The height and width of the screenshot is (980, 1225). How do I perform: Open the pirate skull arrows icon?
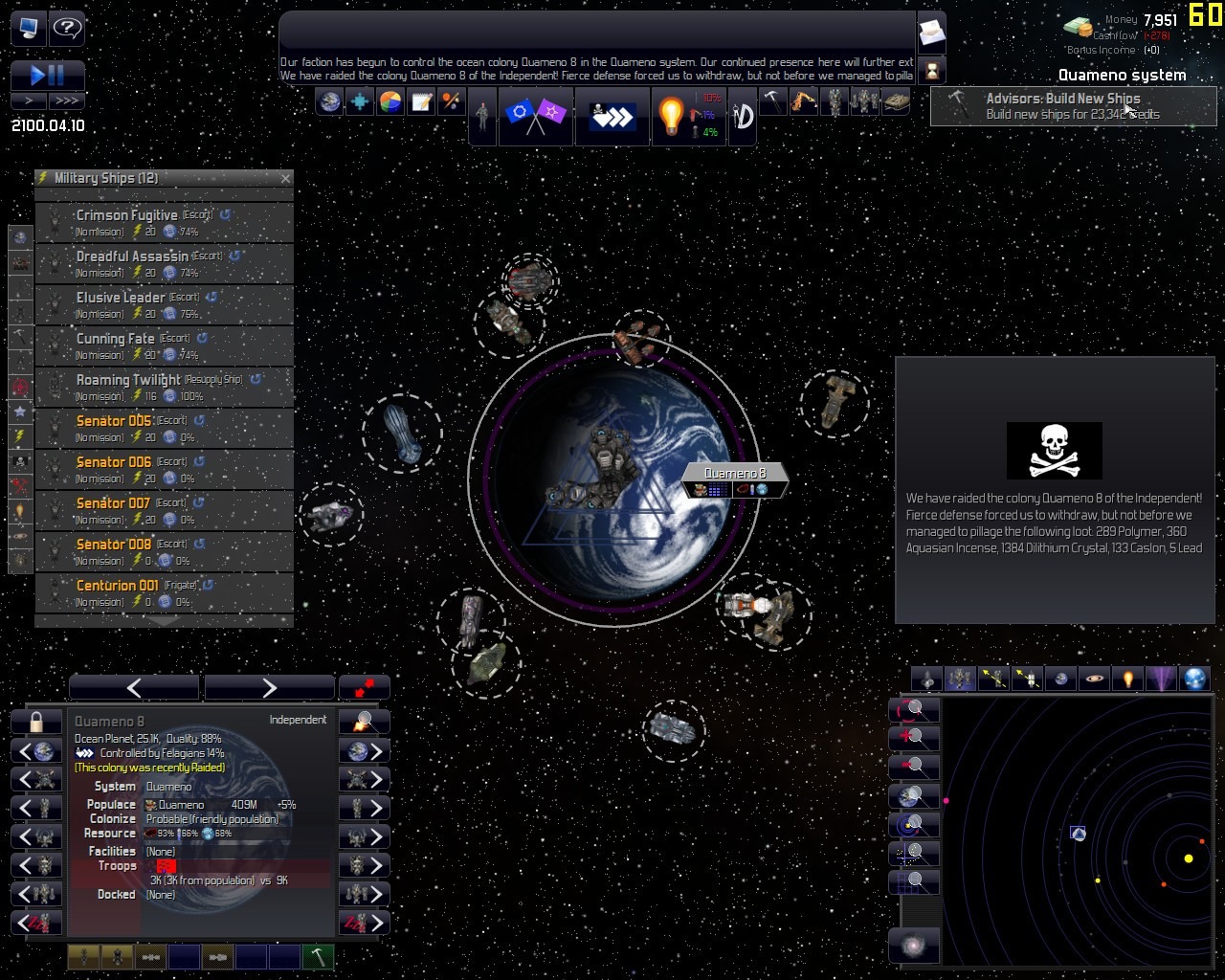[612, 117]
